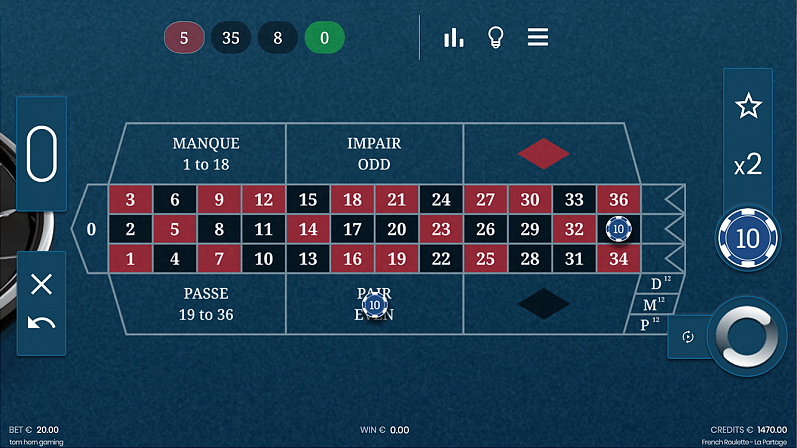
Task: Bet on number 17
Action: (x=352, y=229)
